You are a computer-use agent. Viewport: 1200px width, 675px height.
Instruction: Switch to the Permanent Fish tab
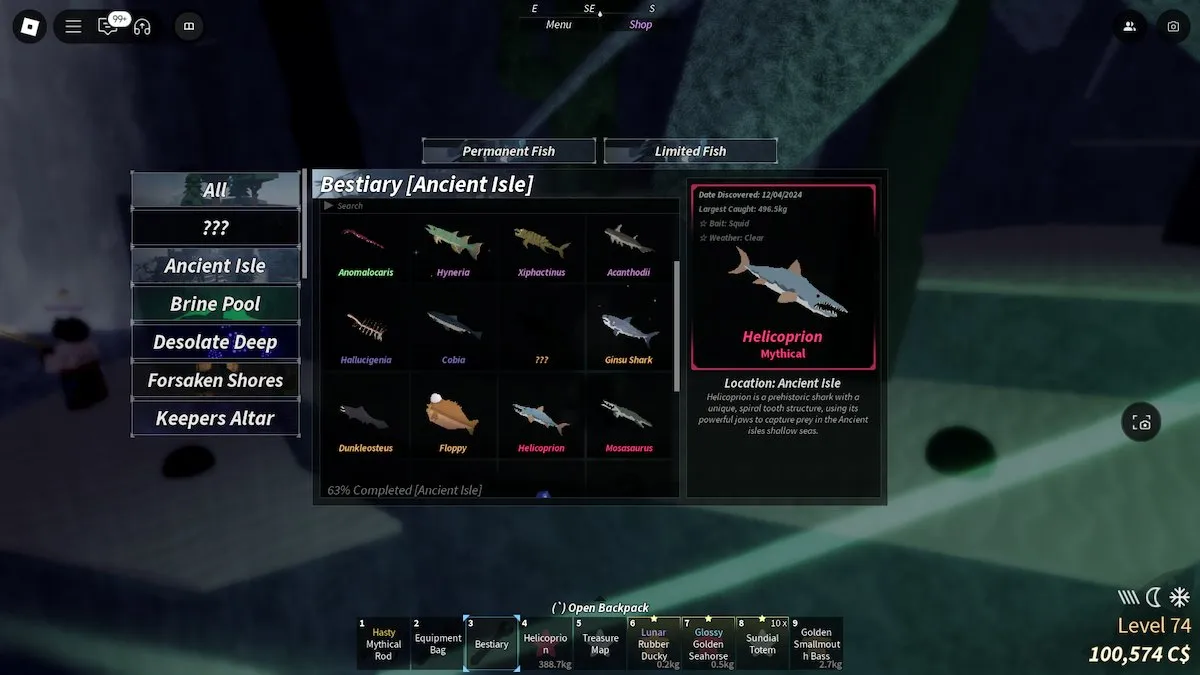508,151
